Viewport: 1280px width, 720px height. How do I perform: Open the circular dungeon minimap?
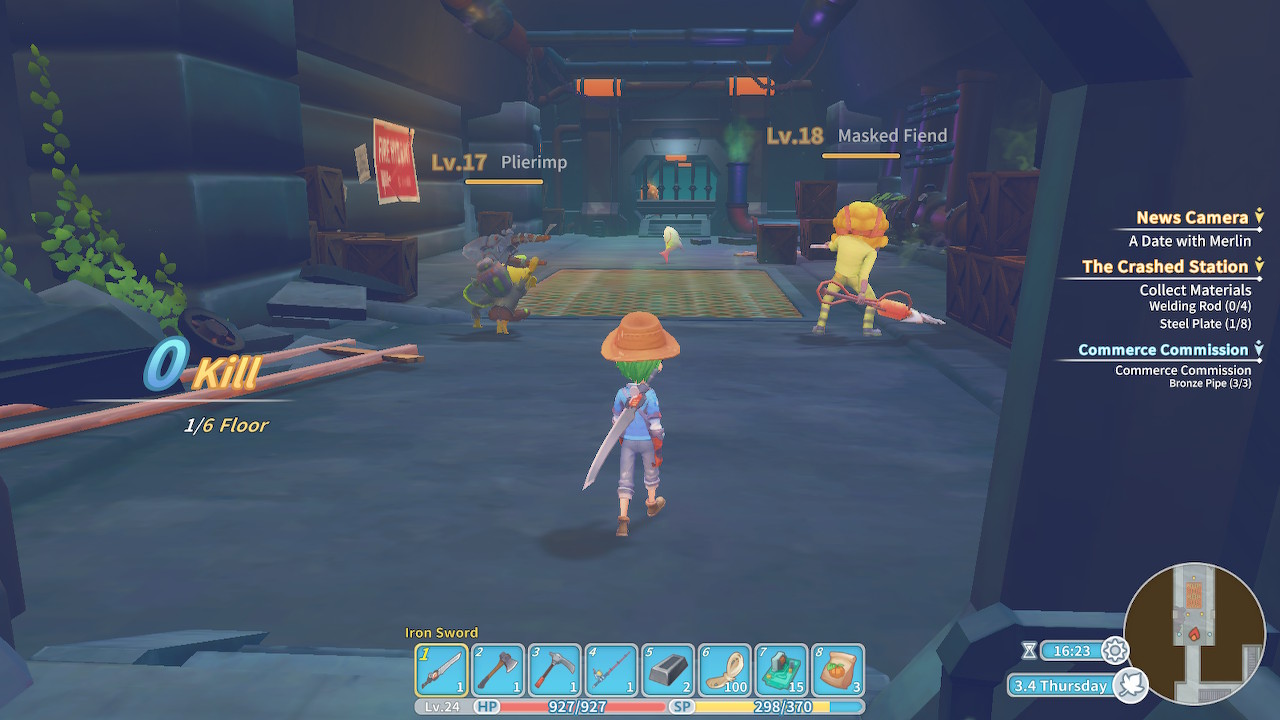point(1195,634)
